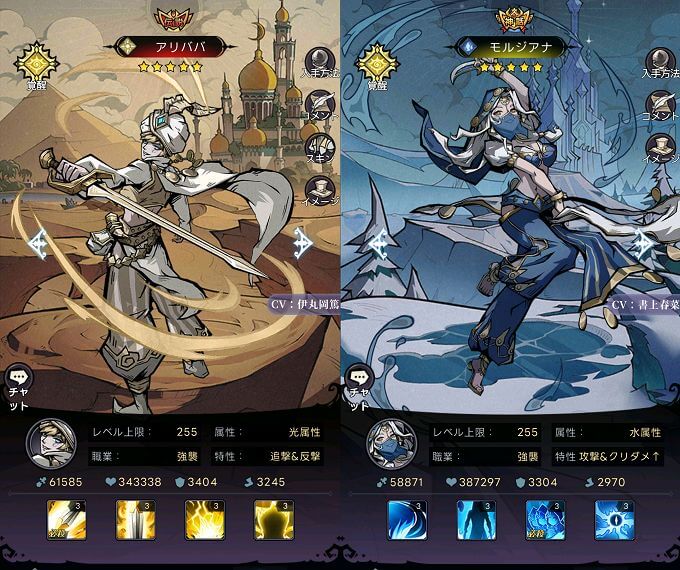View Ali Baba's glowing sword skill
The height and width of the screenshot is (570, 680).
[x=134, y=520]
